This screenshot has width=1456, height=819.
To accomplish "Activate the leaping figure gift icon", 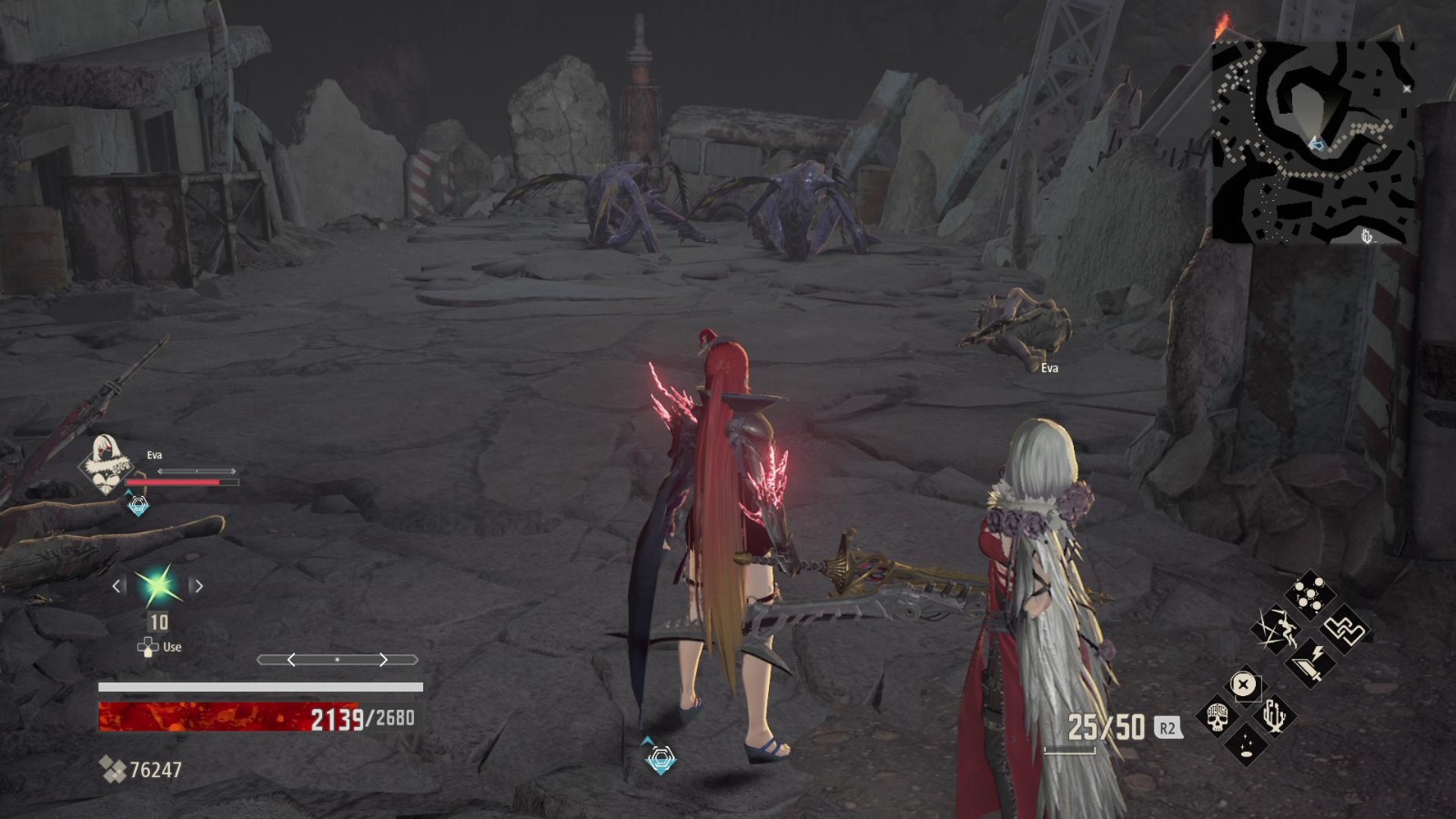I will pos(1277,628).
